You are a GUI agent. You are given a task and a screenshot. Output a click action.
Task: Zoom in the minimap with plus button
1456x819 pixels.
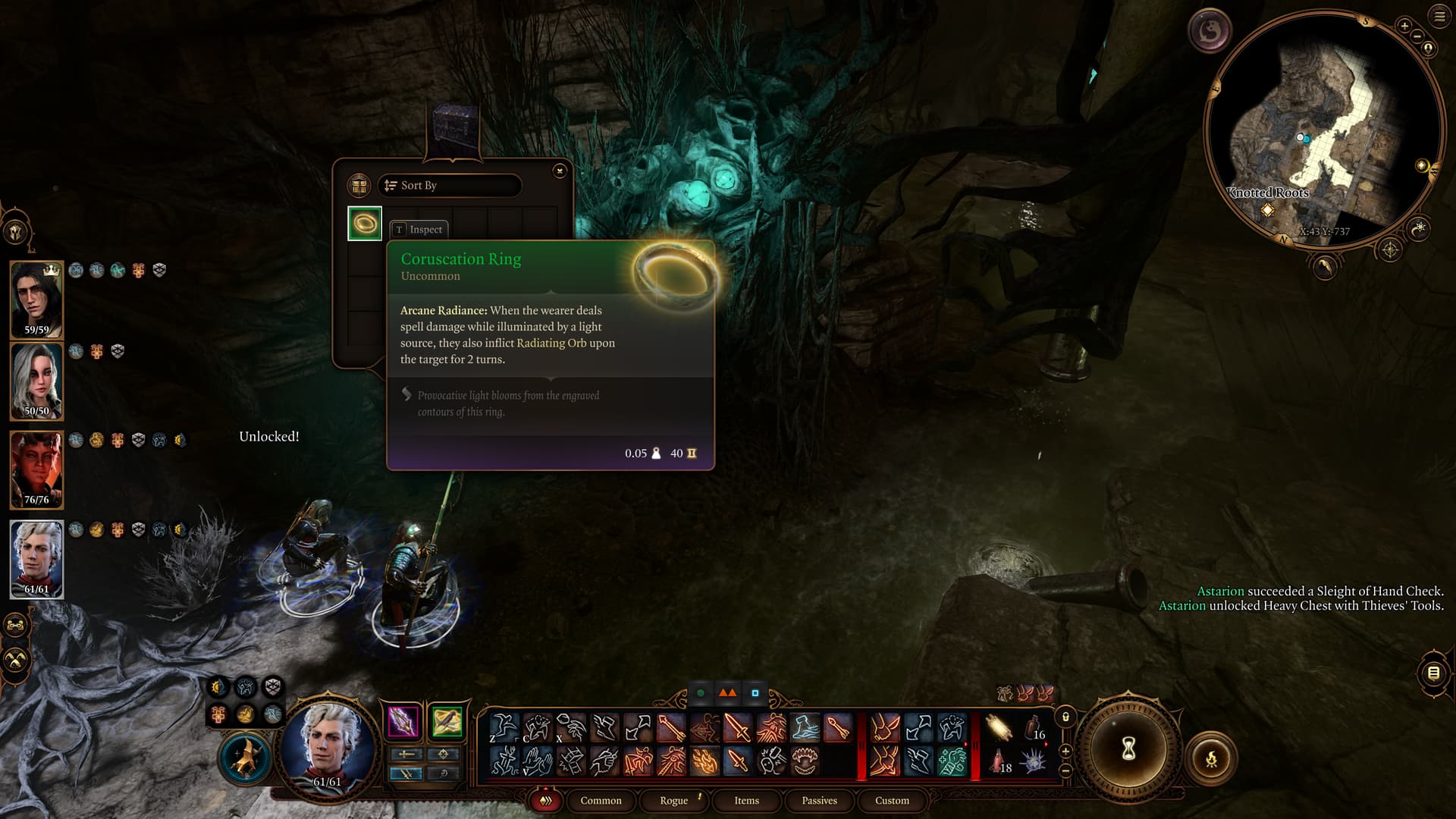click(x=1404, y=27)
